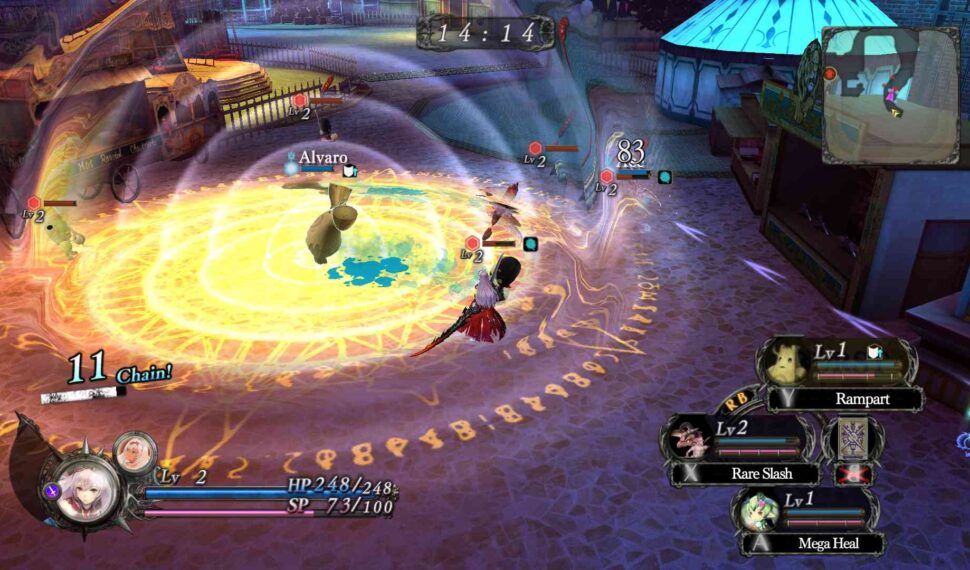The image size is (970, 570).
Task: Click the small partner portrait
Action: coord(134,453)
